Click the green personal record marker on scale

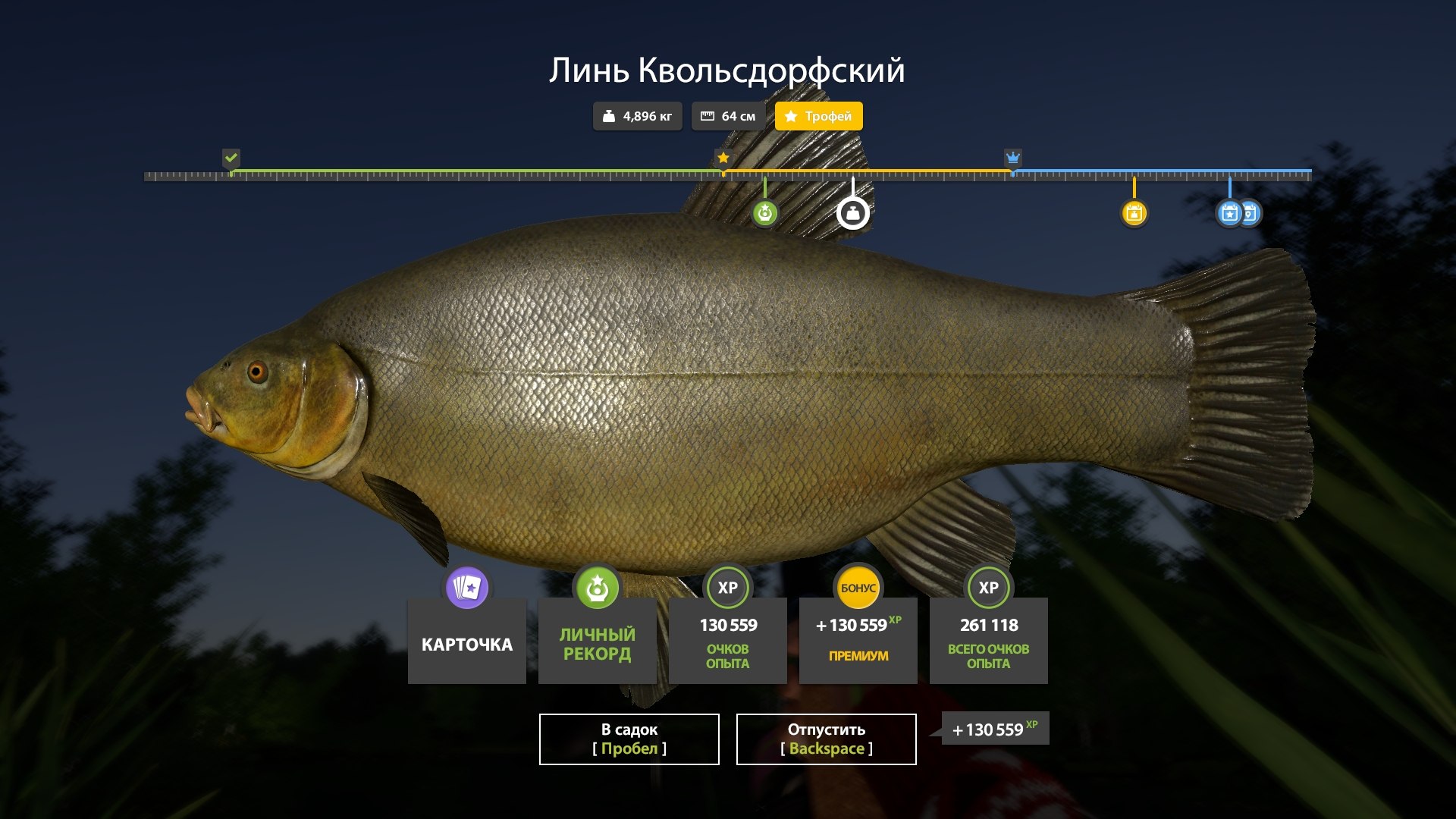764,213
